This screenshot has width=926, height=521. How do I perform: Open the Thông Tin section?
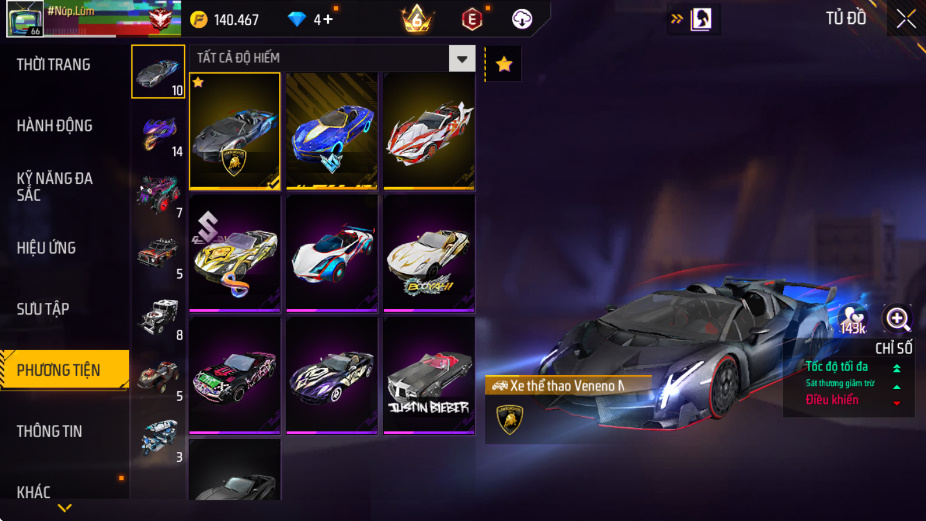click(50, 431)
